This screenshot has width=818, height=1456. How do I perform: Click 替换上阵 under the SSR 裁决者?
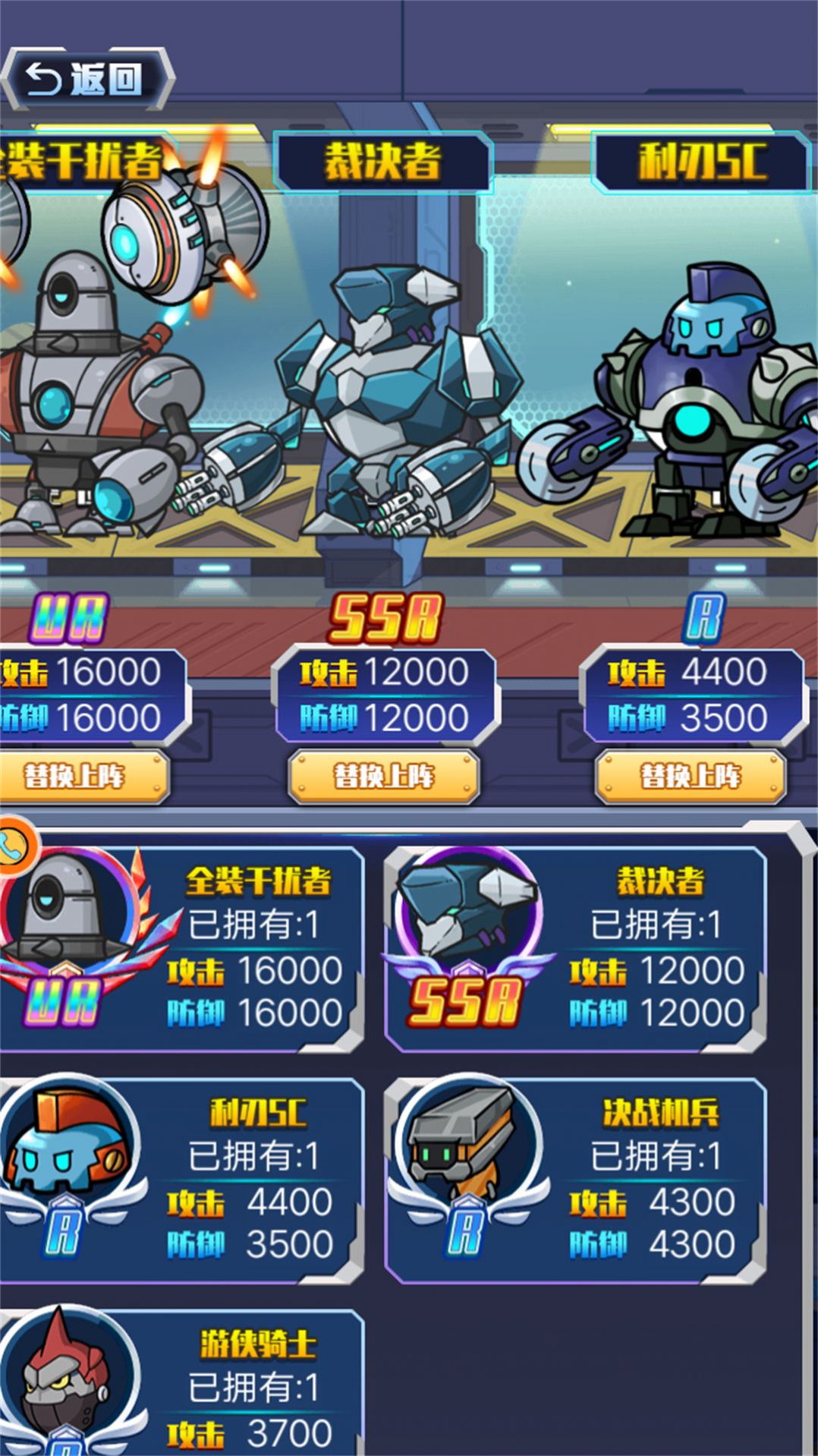pos(384,777)
